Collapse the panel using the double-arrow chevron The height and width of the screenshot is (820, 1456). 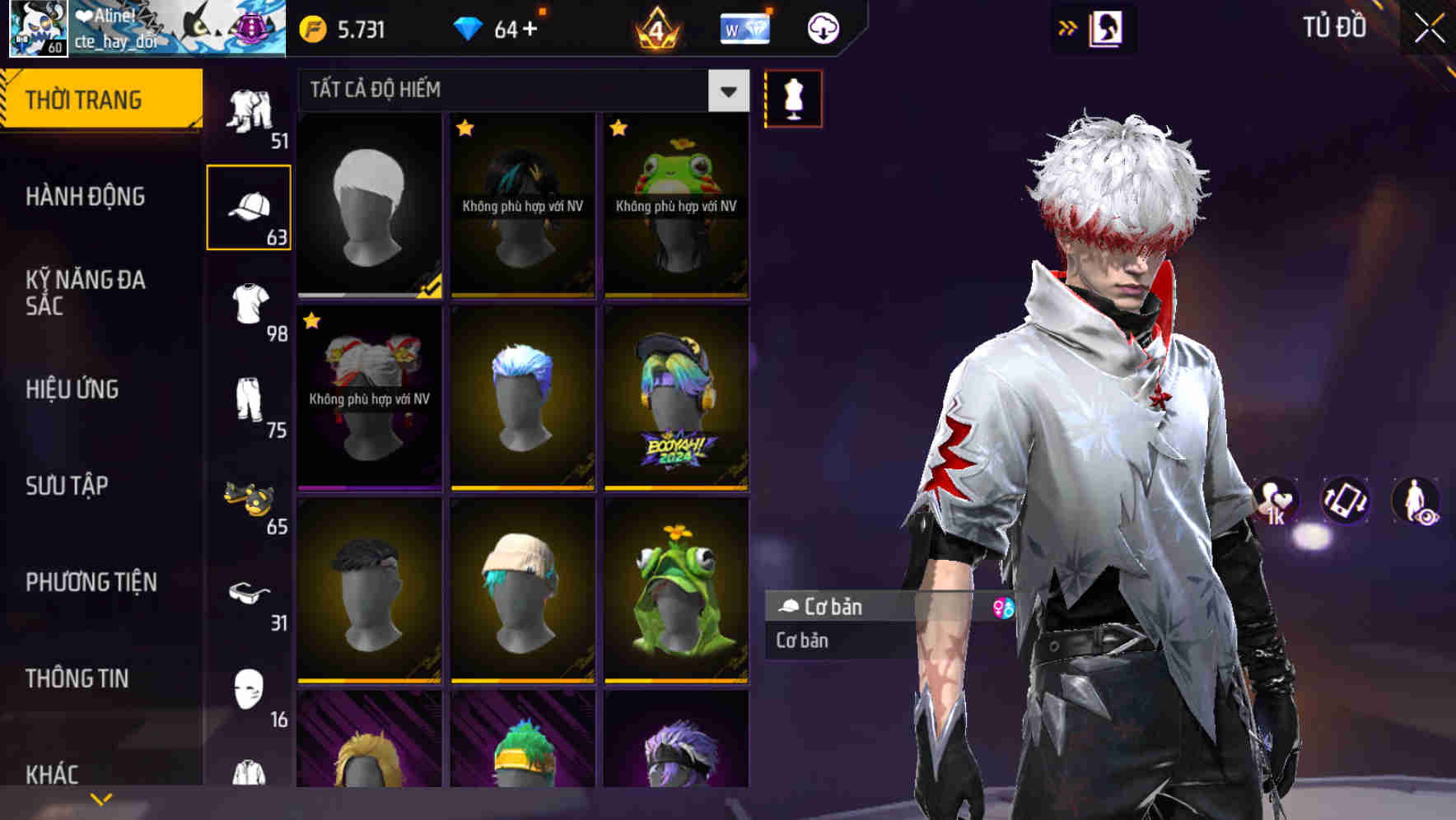point(1066,27)
